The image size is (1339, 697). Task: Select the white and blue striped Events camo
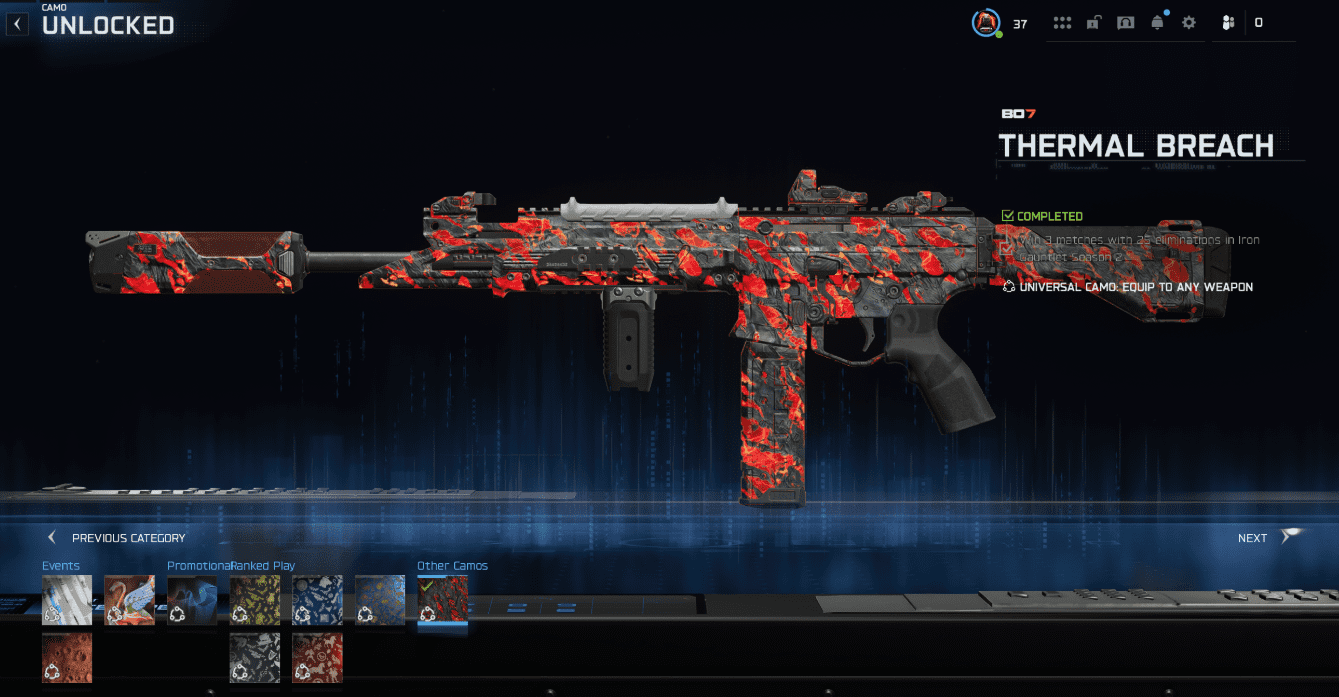pyautogui.click(x=67, y=600)
